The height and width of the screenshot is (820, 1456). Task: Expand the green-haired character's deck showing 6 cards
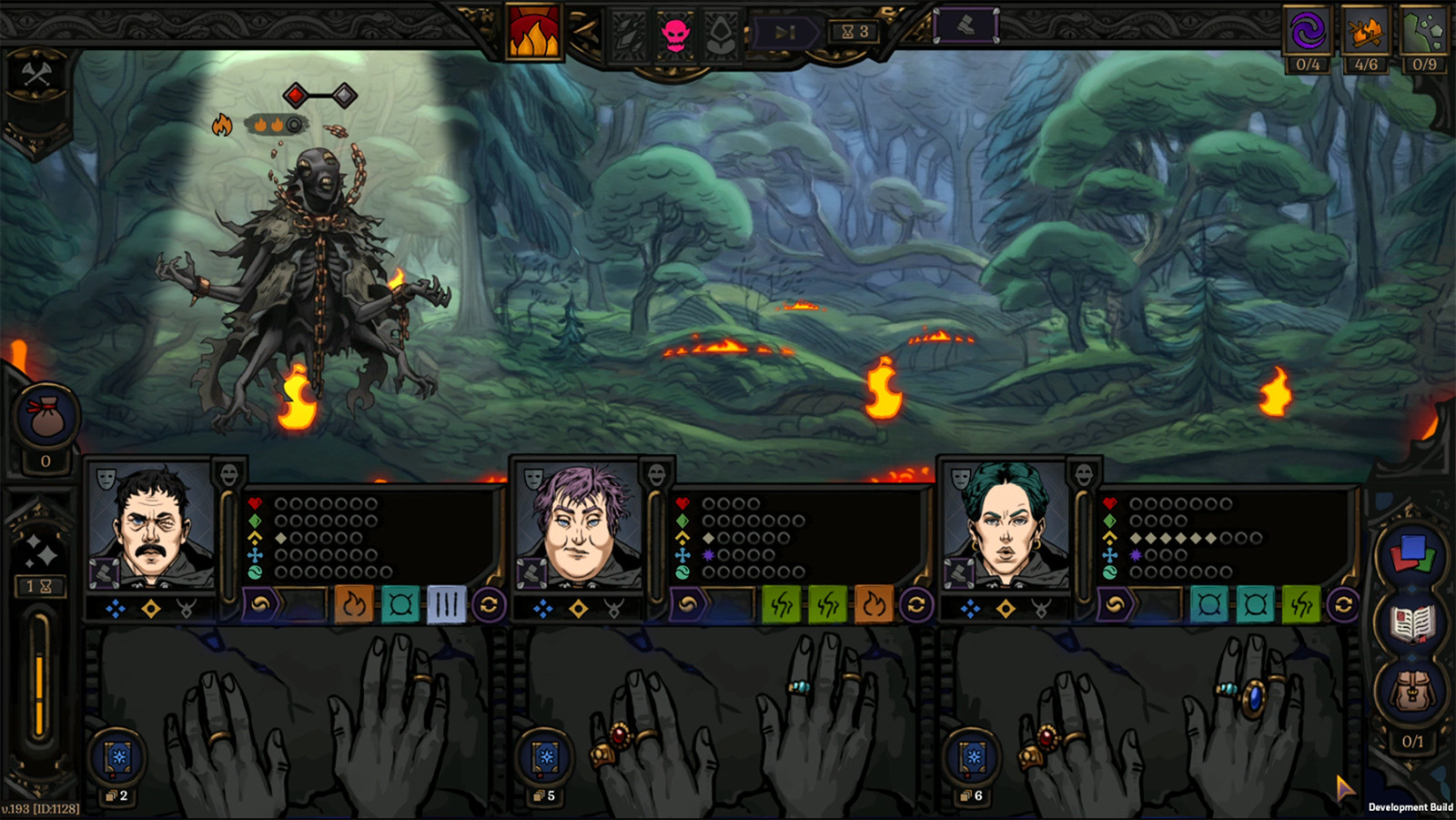(973, 757)
